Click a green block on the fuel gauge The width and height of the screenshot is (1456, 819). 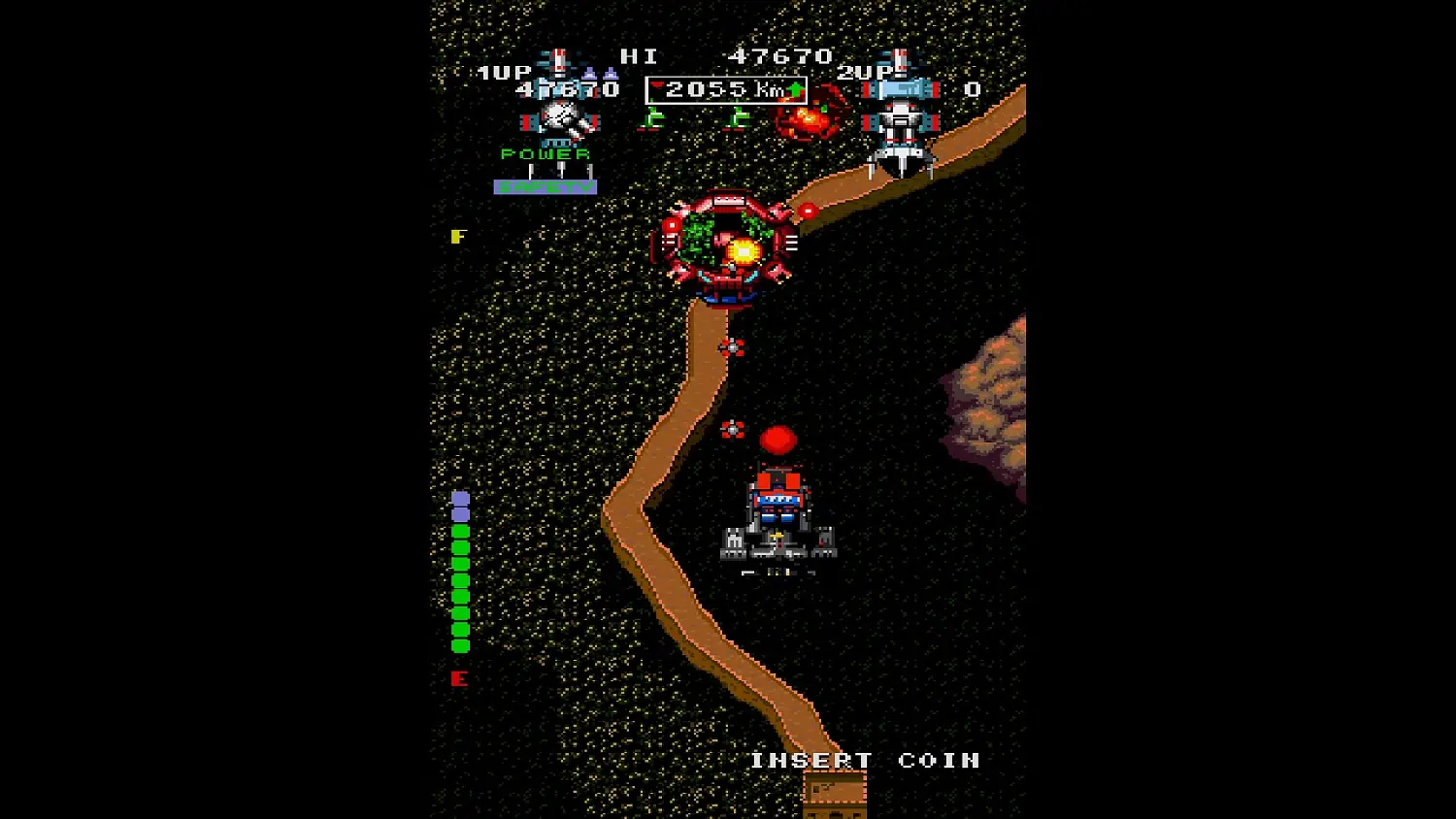pyautogui.click(x=459, y=582)
